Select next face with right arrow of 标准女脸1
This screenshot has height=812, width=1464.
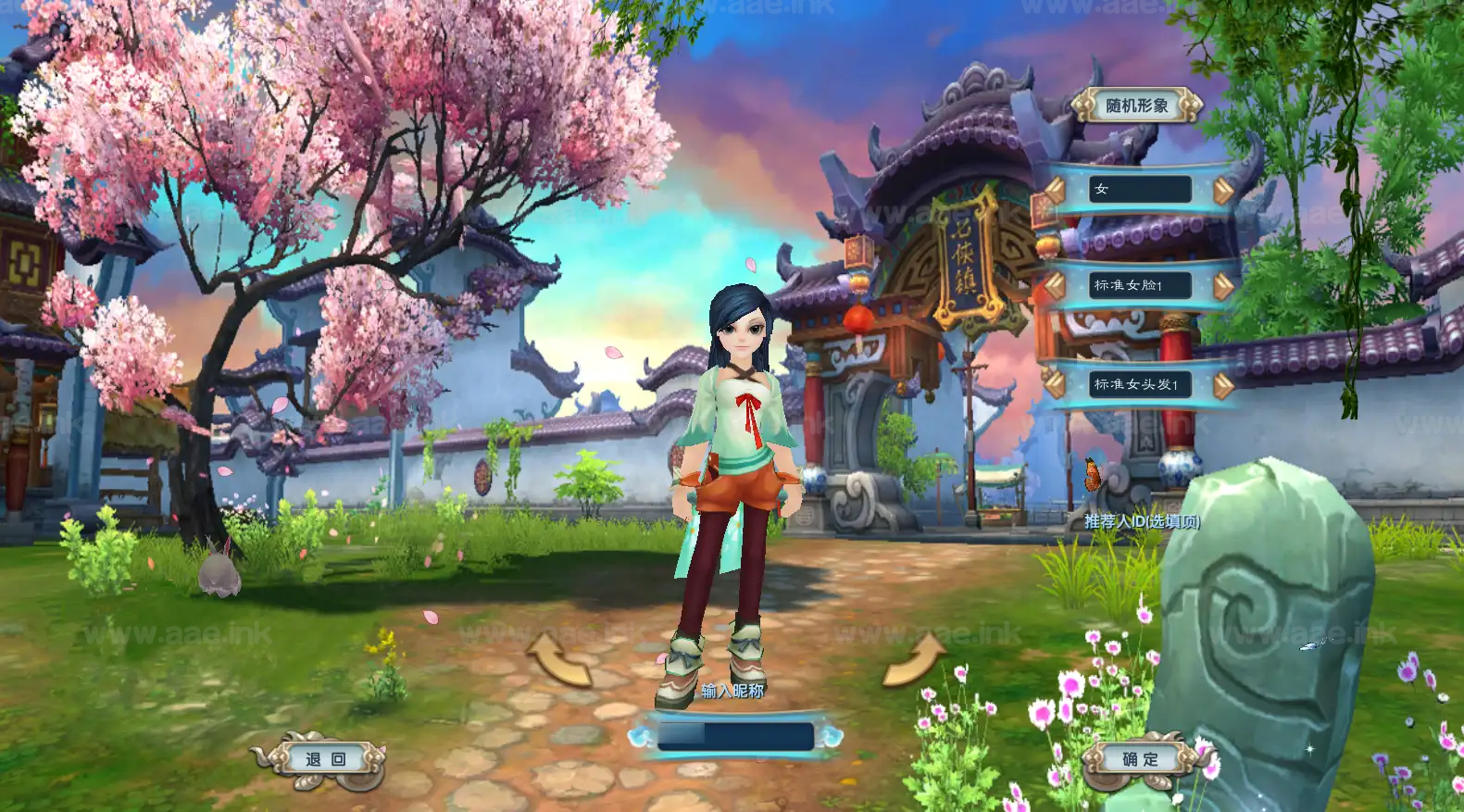[x=1221, y=286]
